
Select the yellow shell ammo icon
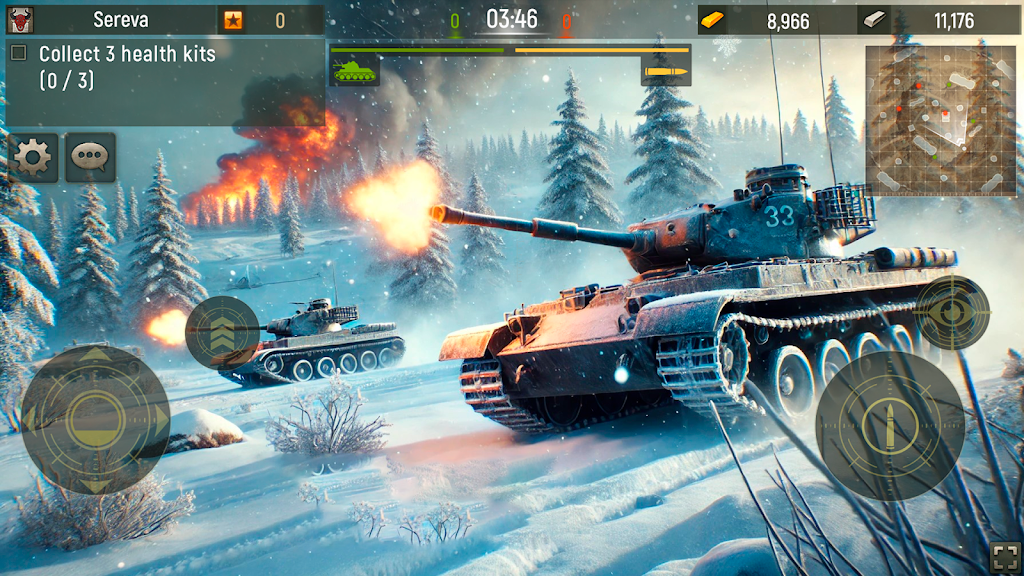tap(665, 71)
